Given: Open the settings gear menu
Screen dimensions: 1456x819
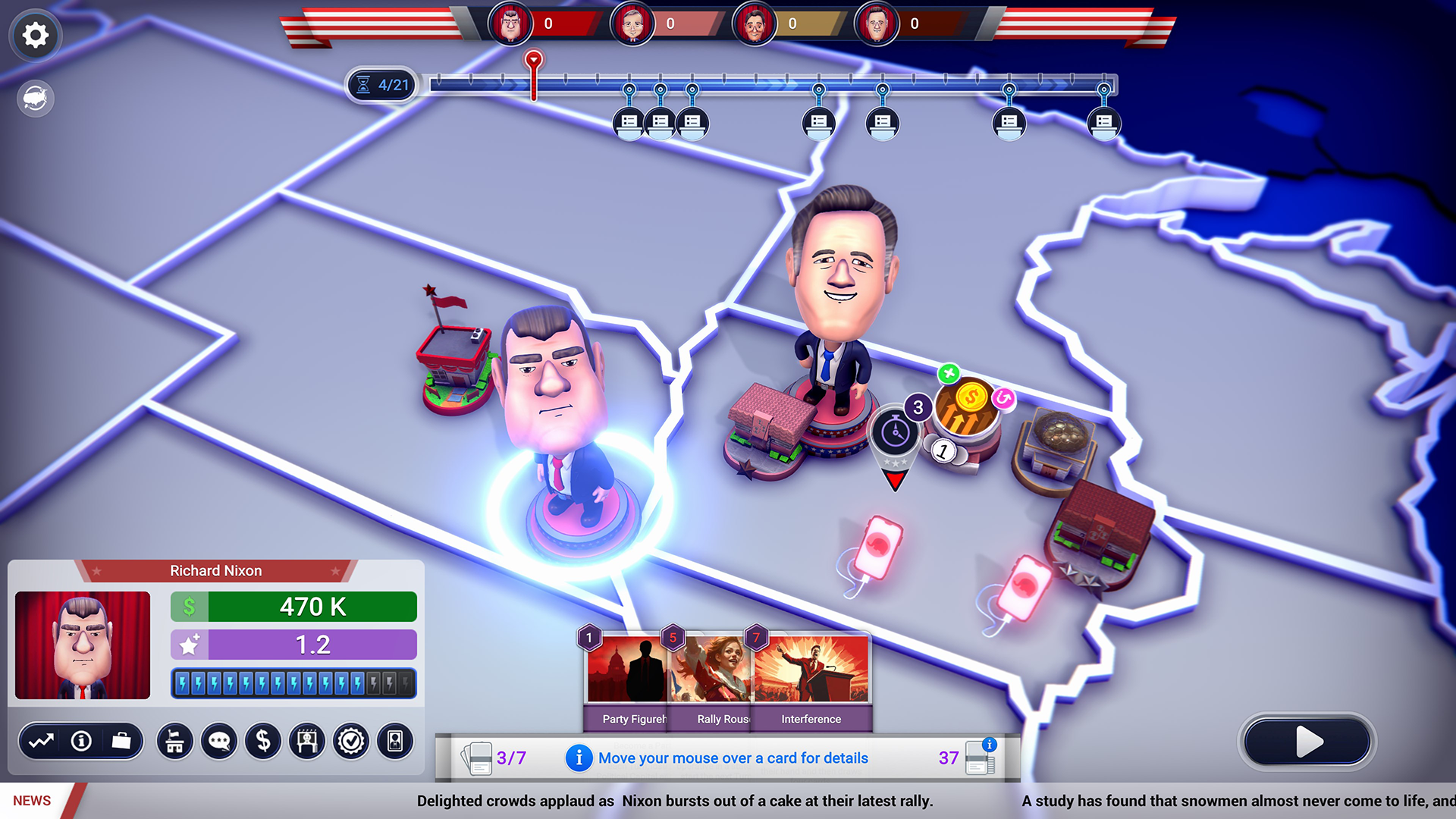Looking at the screenshot, I should (x=35, y=35).
